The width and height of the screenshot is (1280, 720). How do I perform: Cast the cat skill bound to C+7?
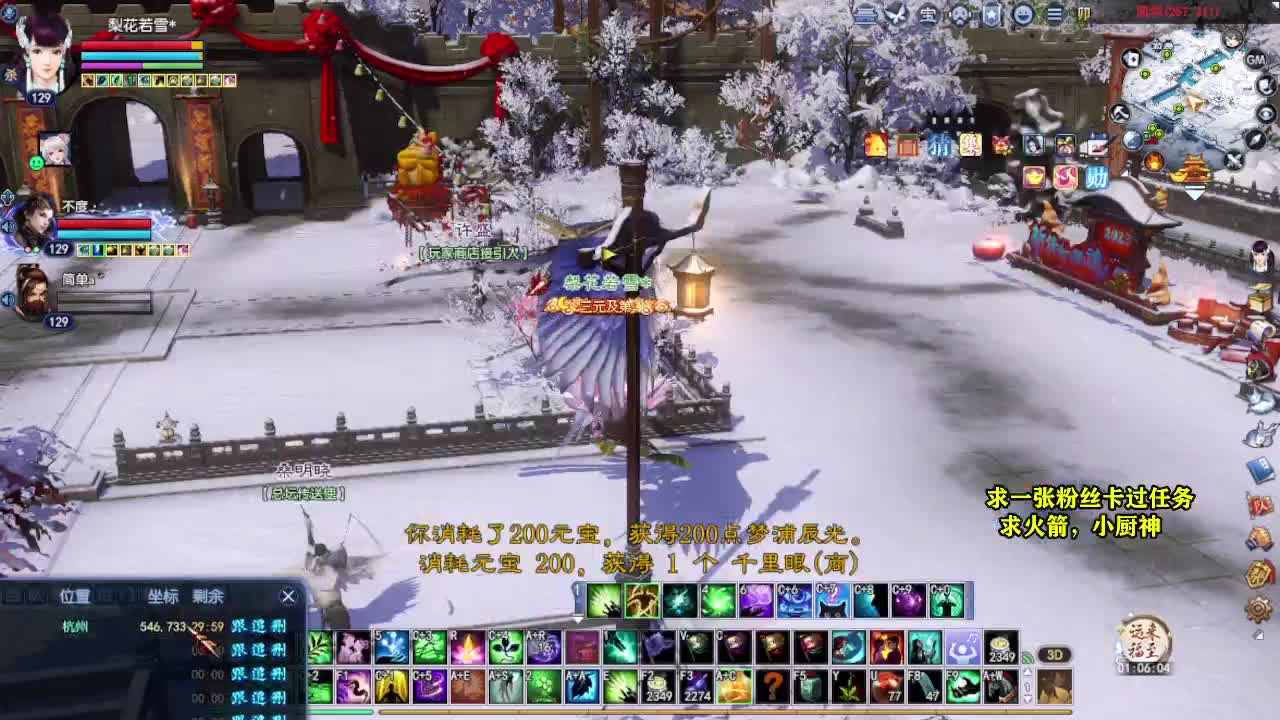832,603
